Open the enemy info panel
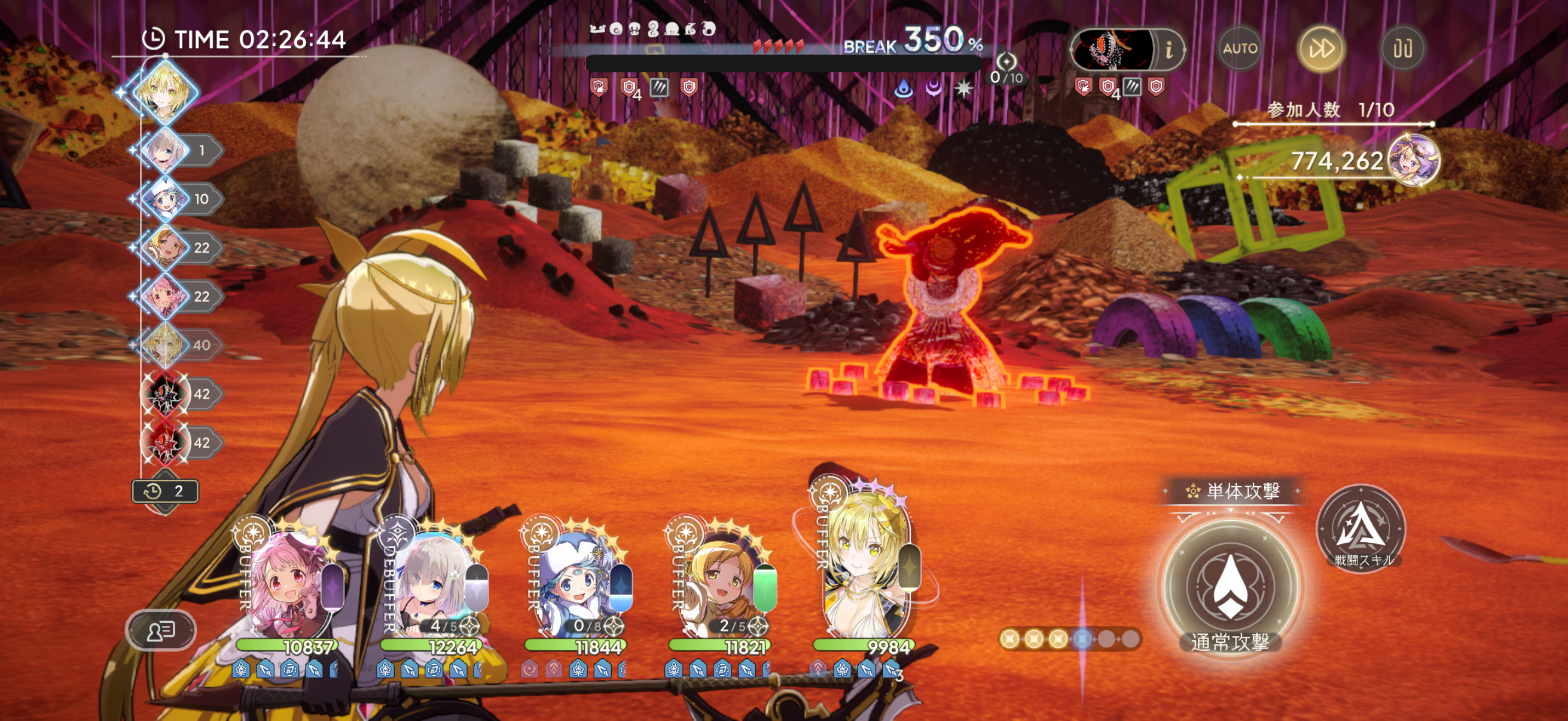 1168,50
